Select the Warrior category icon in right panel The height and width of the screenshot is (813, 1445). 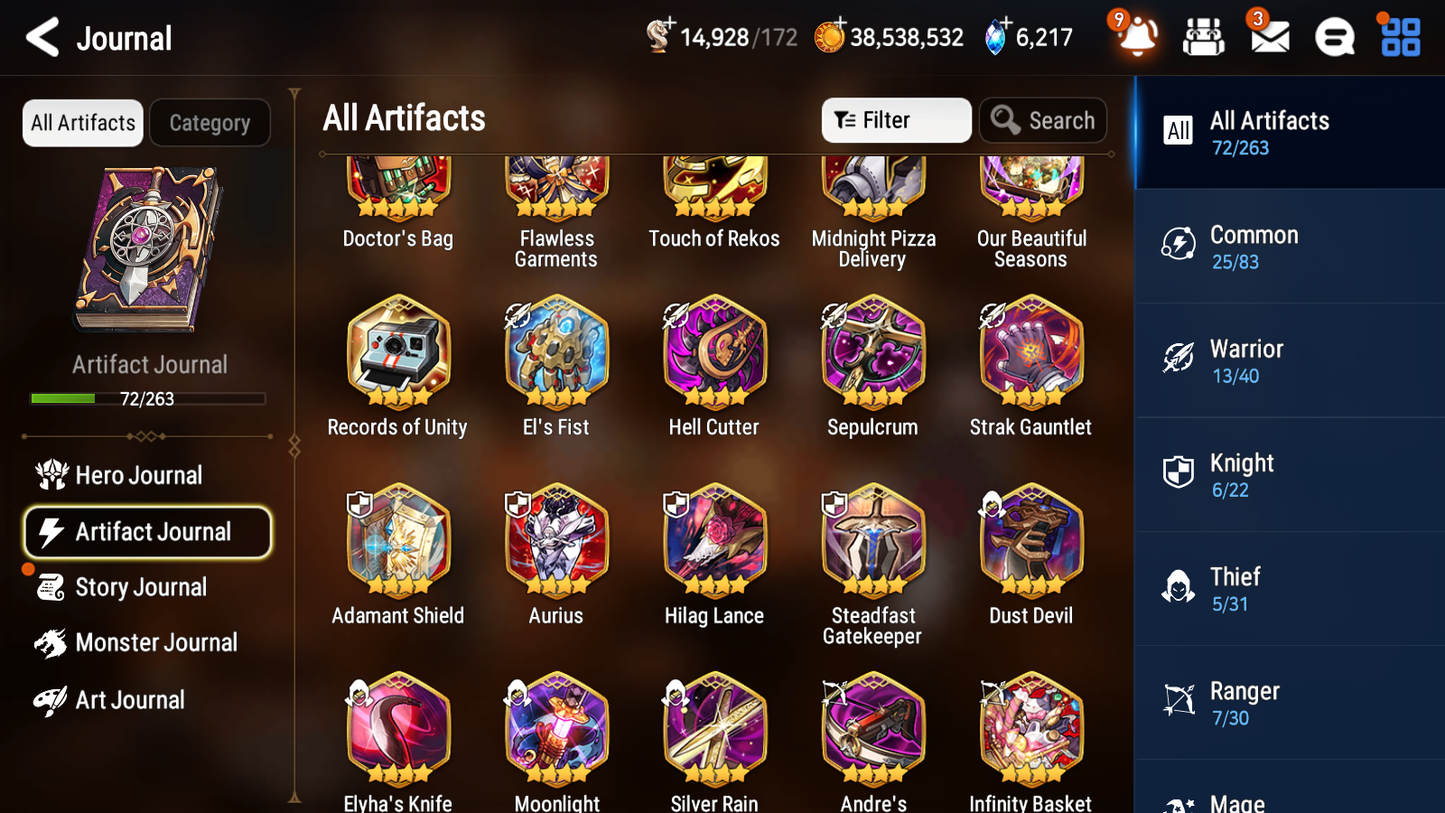pyautogui.click(x=1178, y=360)
